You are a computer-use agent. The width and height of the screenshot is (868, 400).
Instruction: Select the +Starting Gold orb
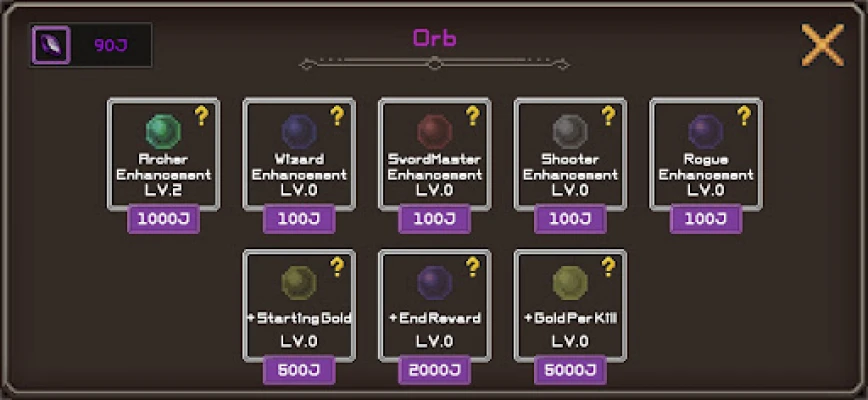(298, 284)
